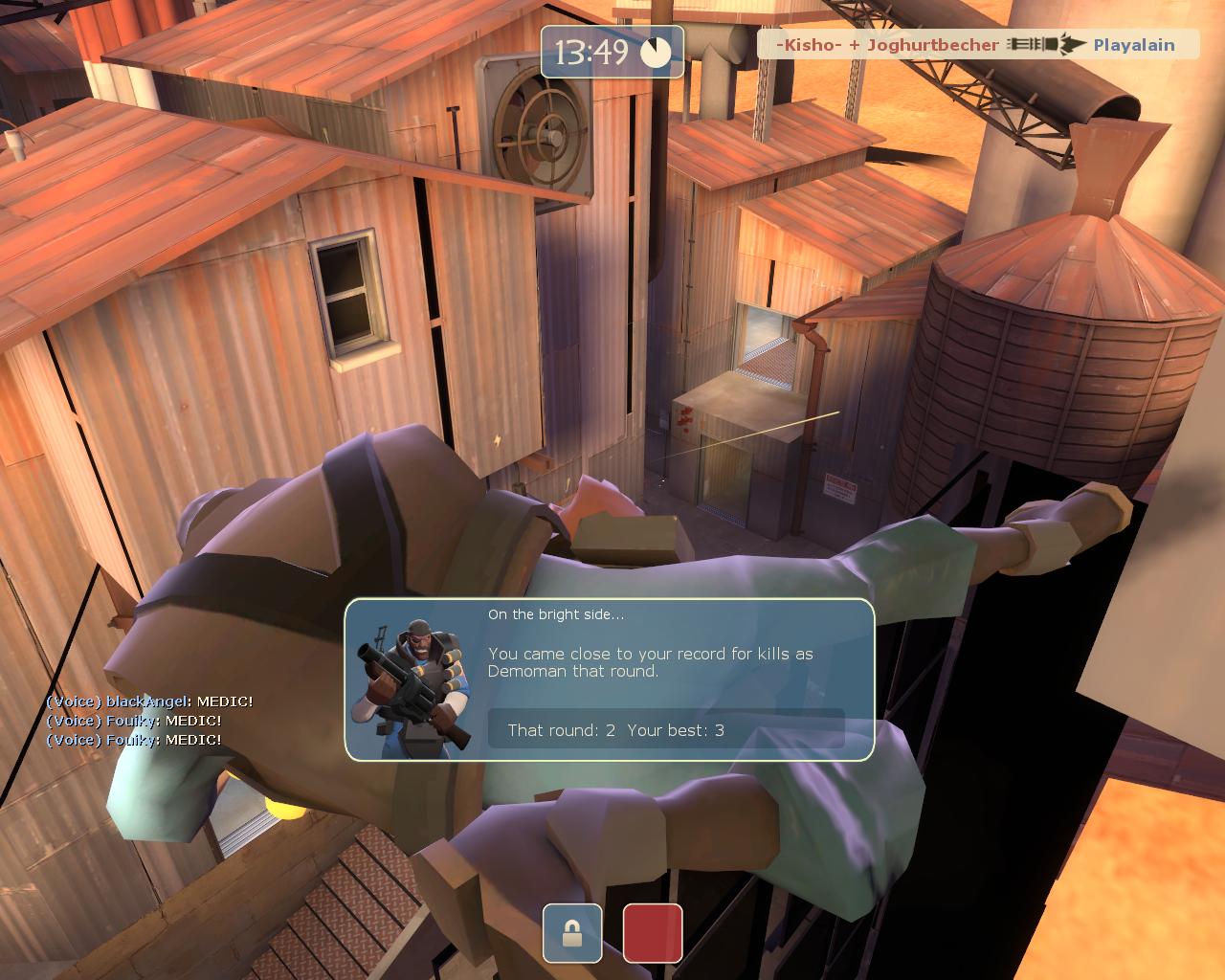Screen dimensions: 1225x980
Task: Click blackAngel's MEDIC! voice chat line
Action: click(x=149, y=702)
